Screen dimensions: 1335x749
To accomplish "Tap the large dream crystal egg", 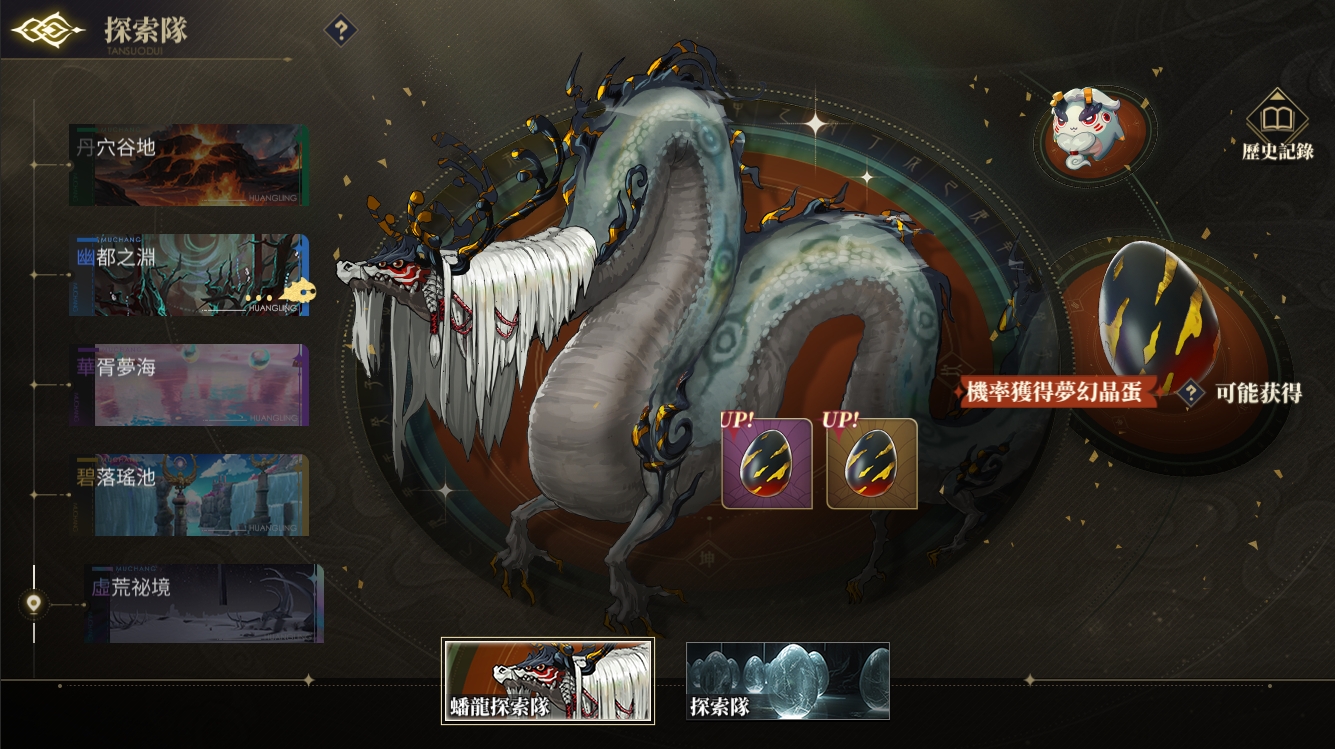I will tap(1159, 310).
